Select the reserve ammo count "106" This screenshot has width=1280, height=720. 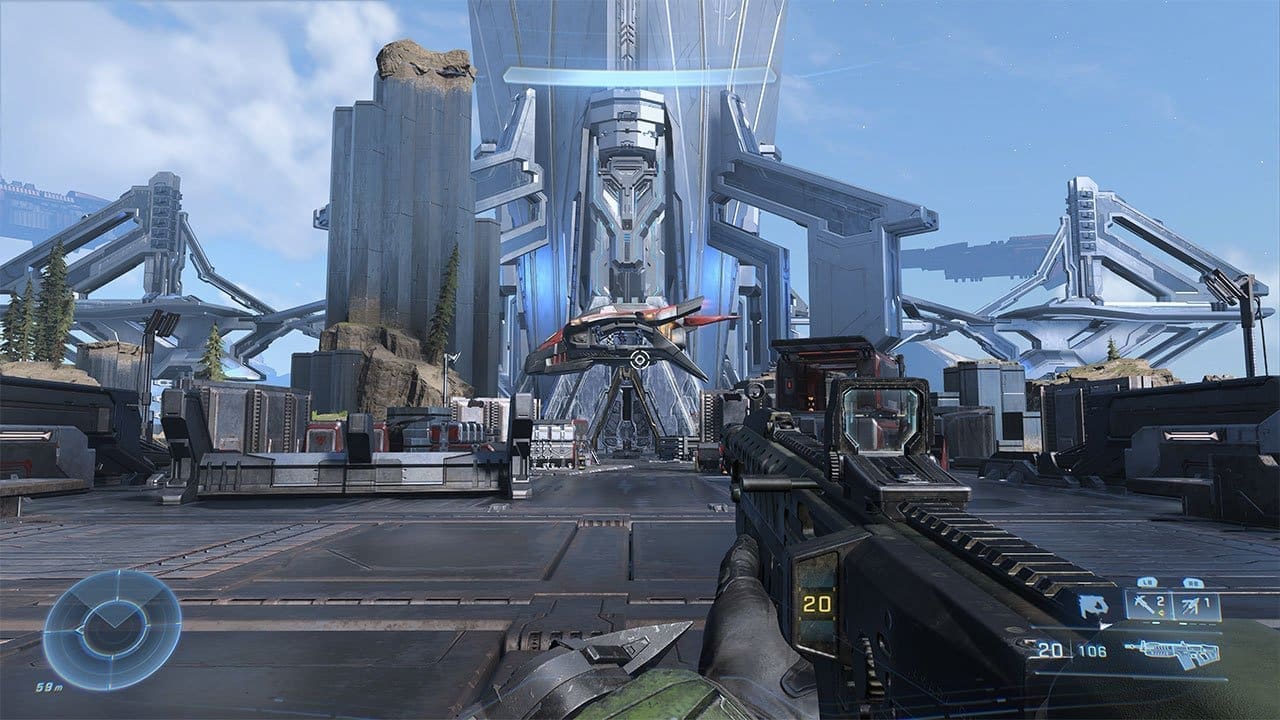coord(1092,650)
